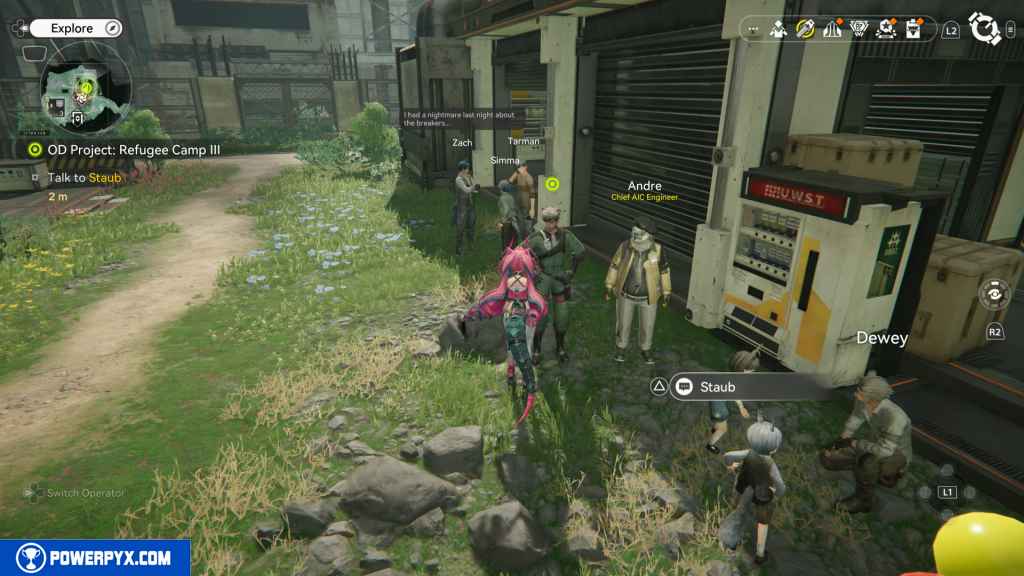Click the yellow-highlighted tool icon in the top bar
Viewport: 1024px width, 576px height.
click(x=805, y=30)
